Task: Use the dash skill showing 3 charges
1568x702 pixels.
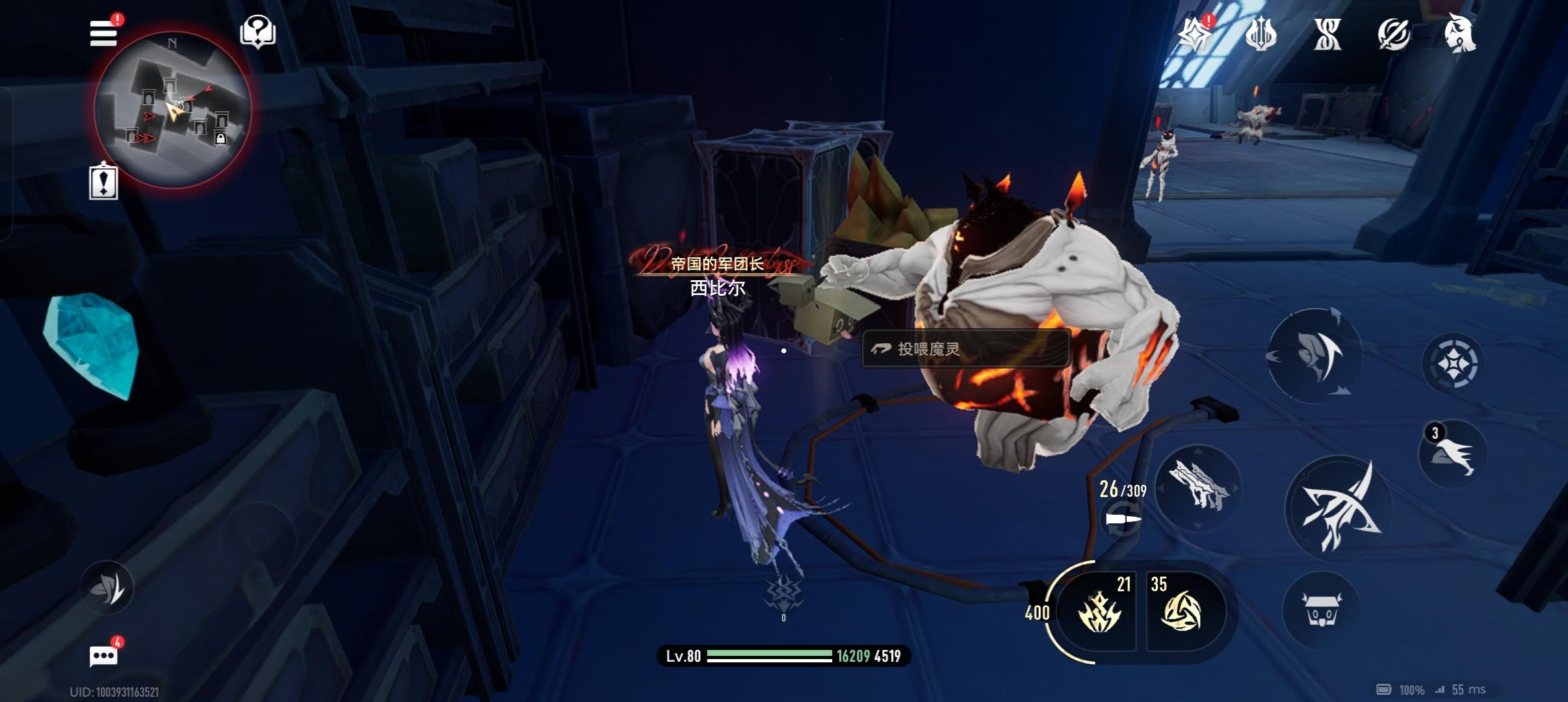Action: (1453, 454)
